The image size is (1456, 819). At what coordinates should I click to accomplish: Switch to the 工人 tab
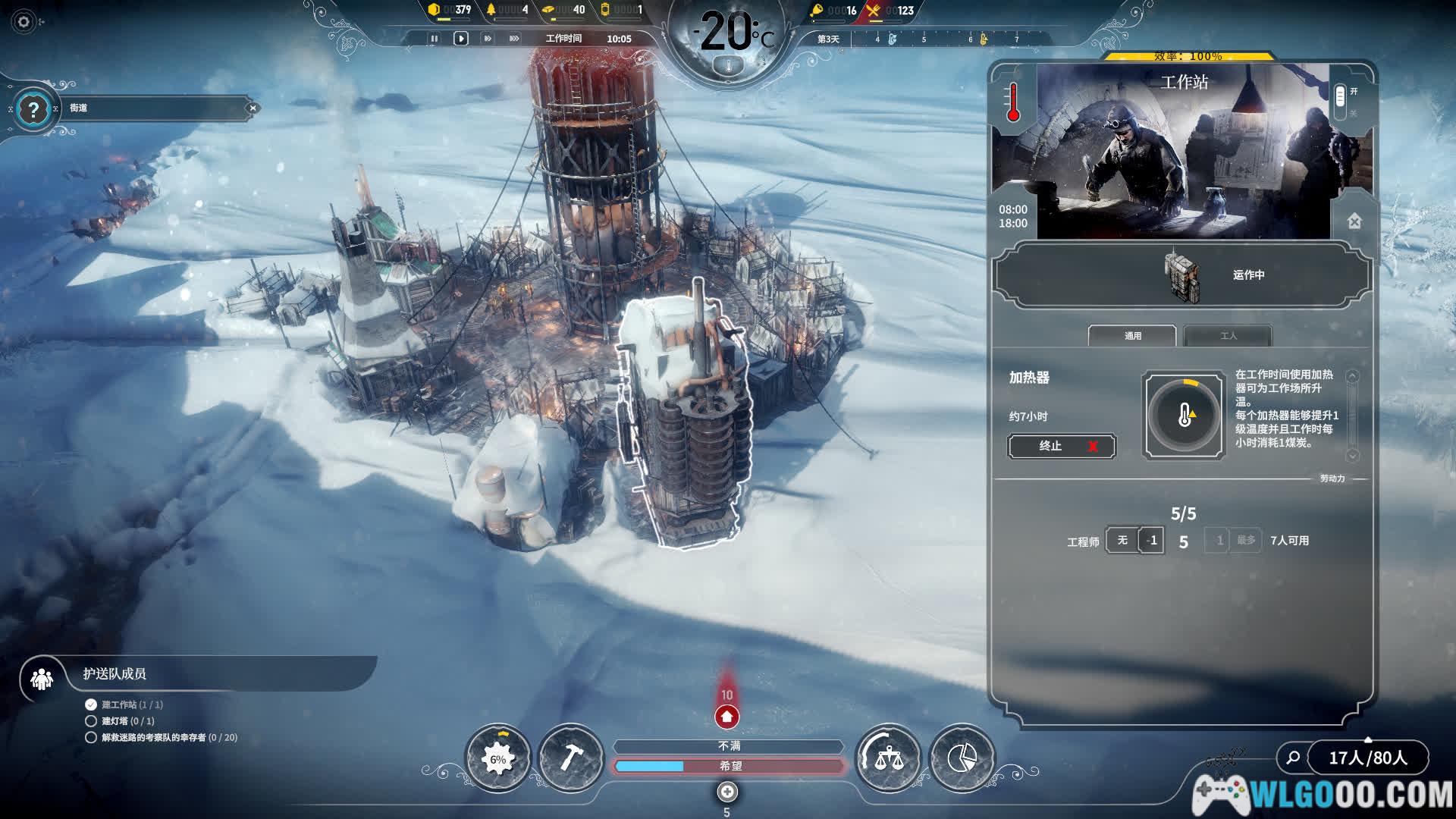(x=1228, y=335)
